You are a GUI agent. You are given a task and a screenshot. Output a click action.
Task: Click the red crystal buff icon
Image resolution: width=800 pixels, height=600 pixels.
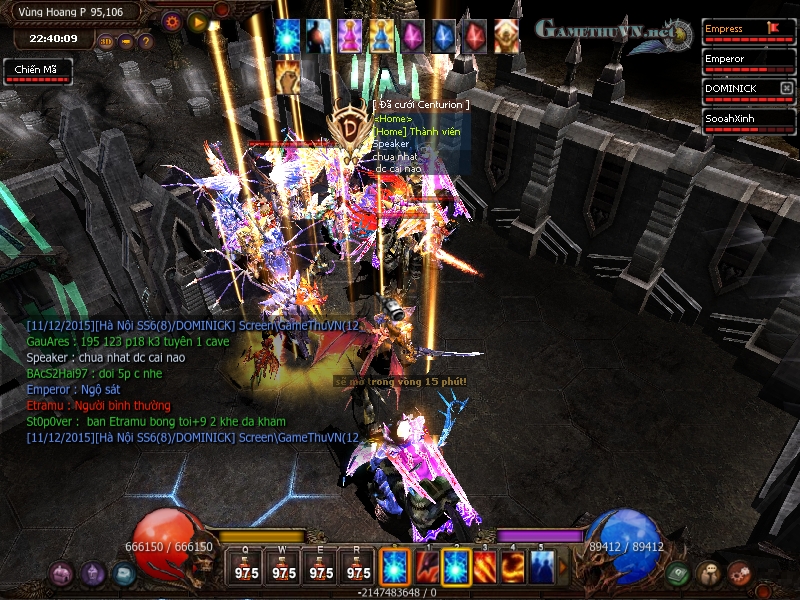[x=476, y=37]
